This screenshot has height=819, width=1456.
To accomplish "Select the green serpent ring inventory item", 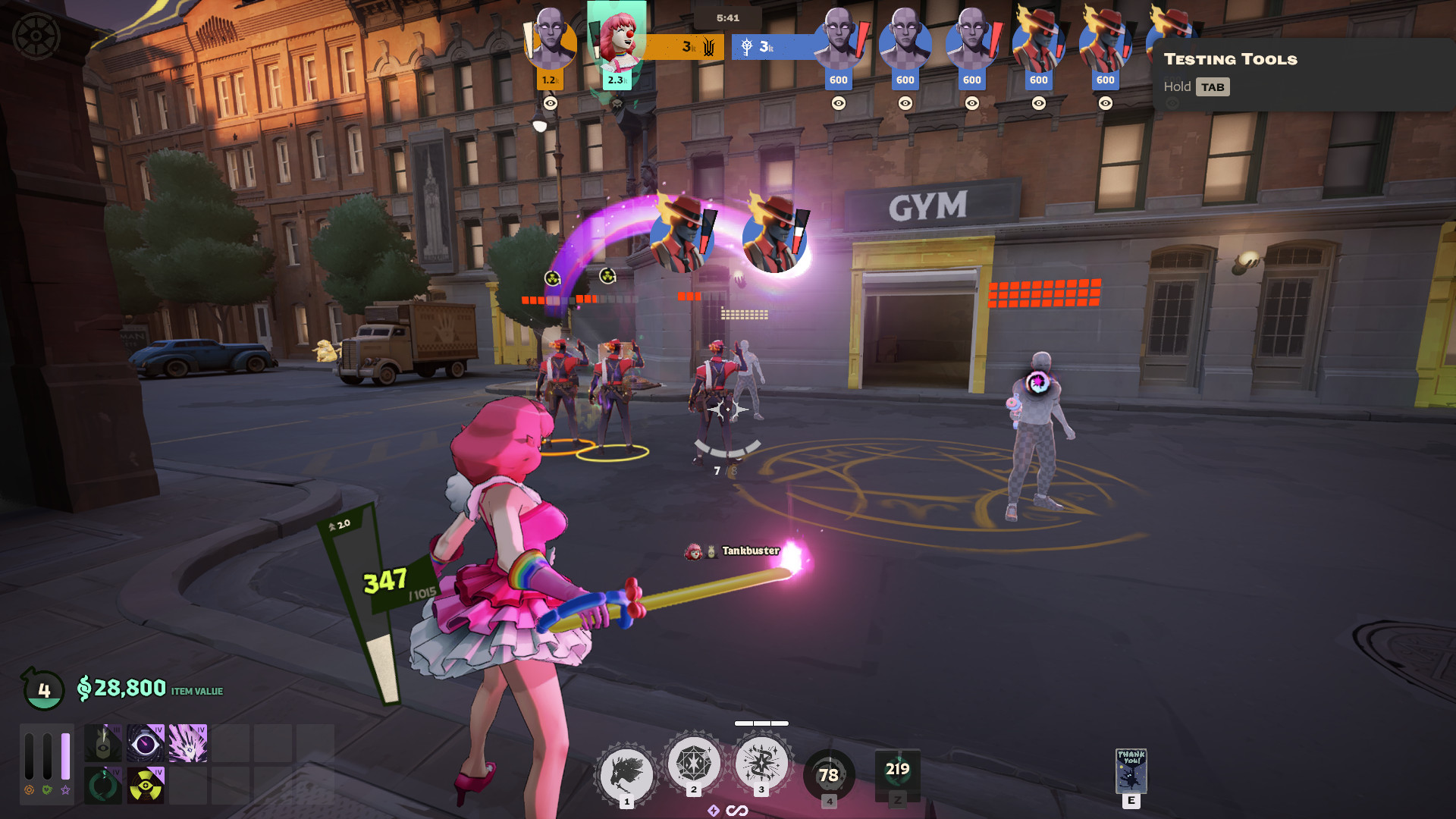I will coord(103,786).
